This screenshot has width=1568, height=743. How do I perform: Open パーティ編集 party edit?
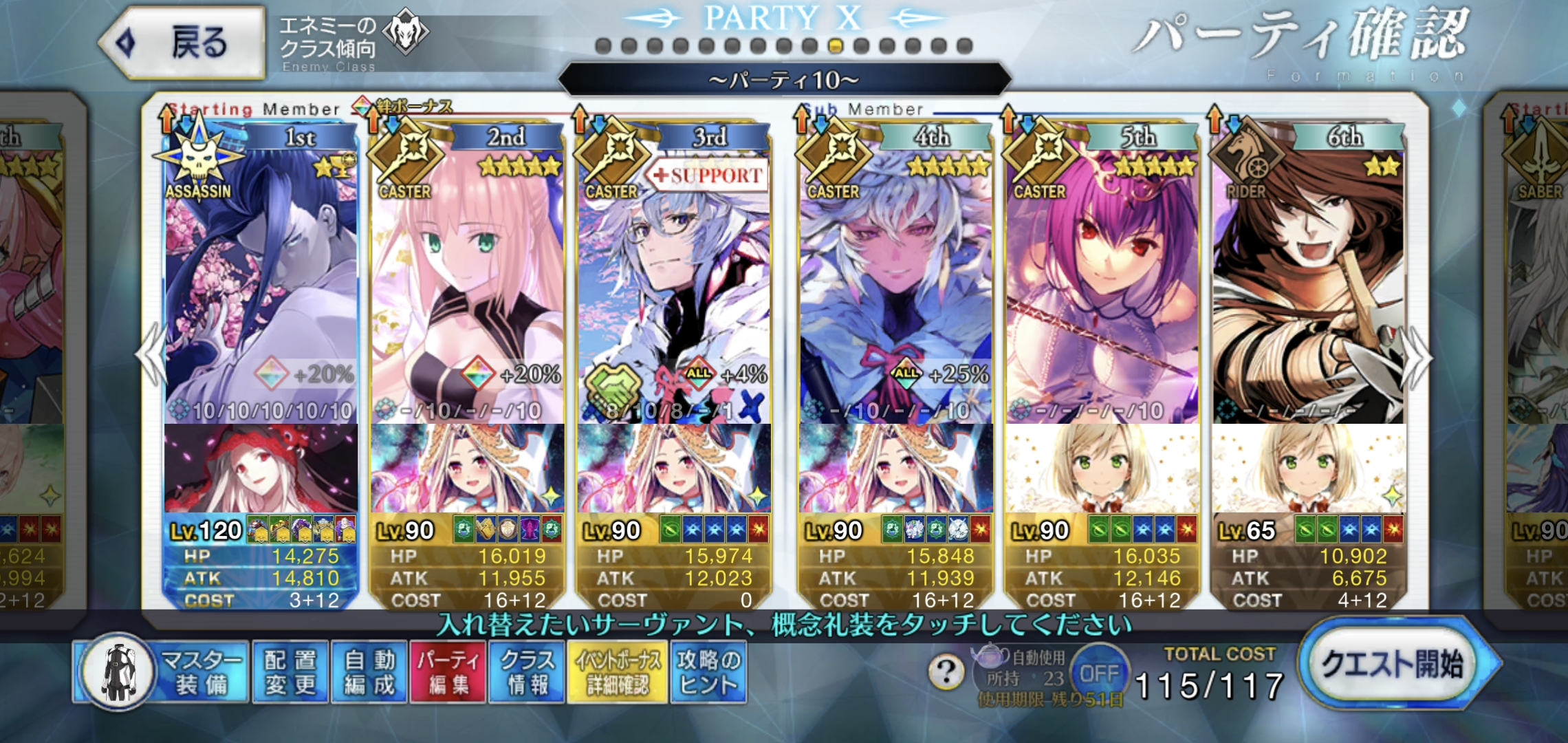tap(448, 672)
